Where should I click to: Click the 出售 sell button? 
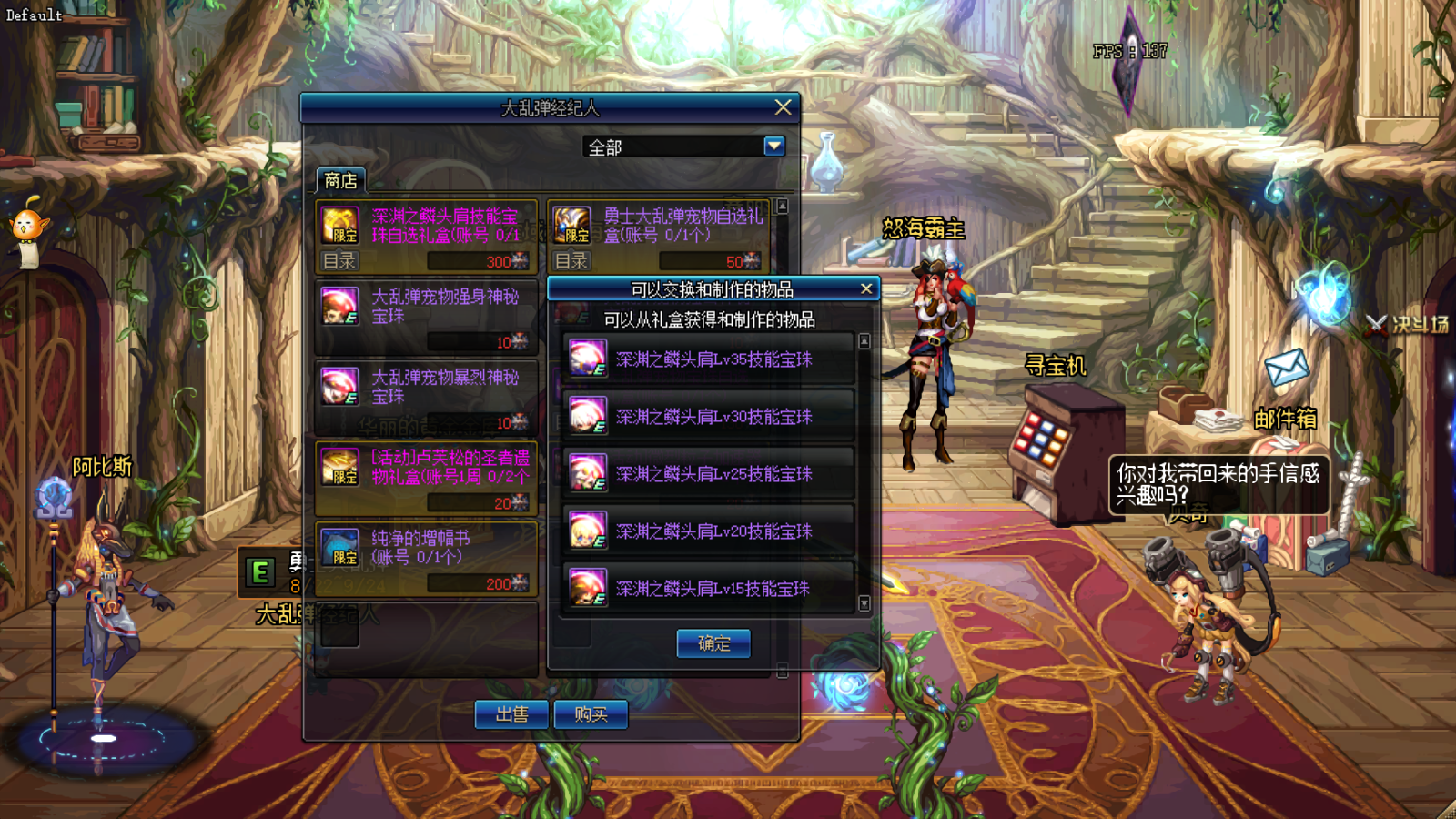tap(511, 714)
